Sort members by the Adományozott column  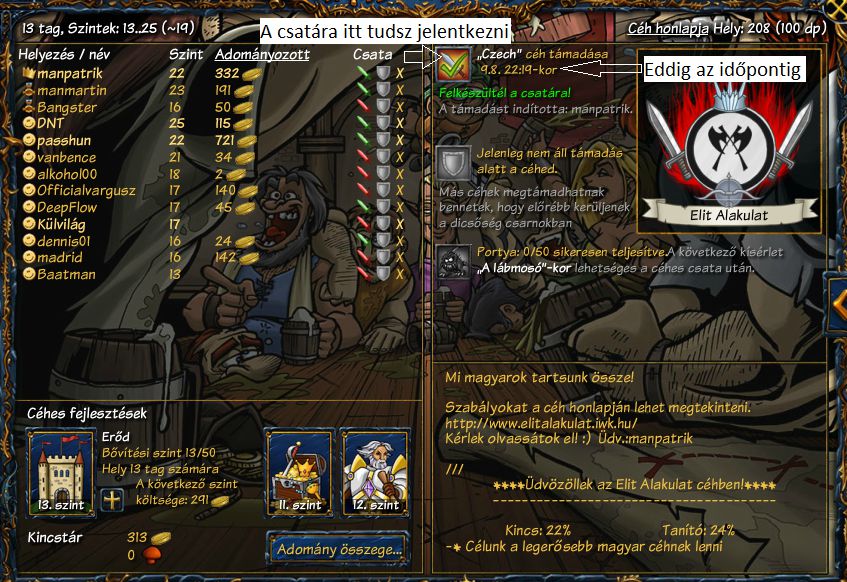(262, 55)
